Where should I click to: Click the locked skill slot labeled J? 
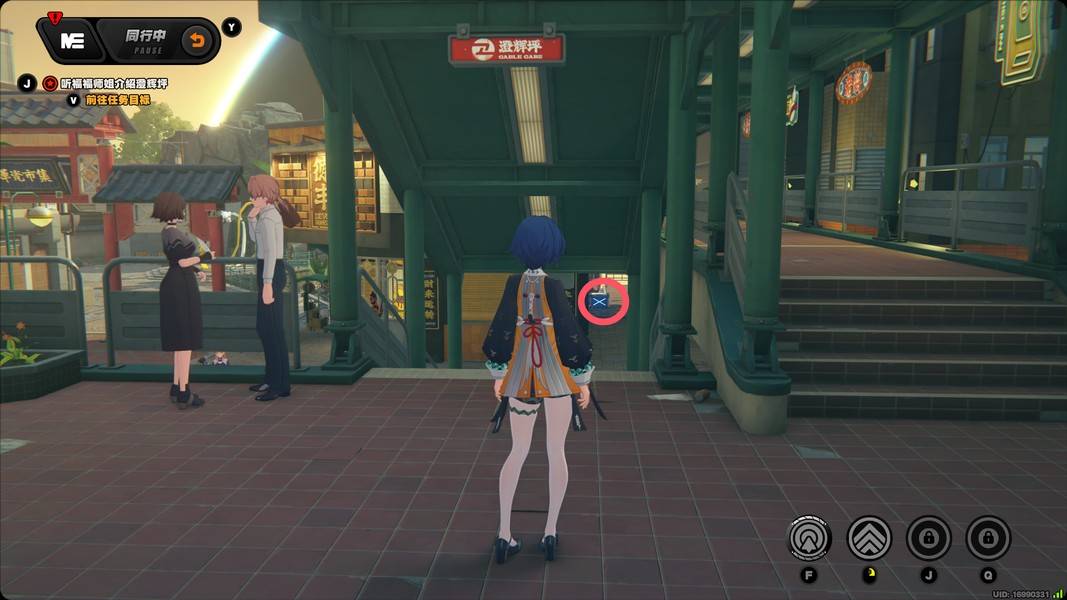click(928, 538)
